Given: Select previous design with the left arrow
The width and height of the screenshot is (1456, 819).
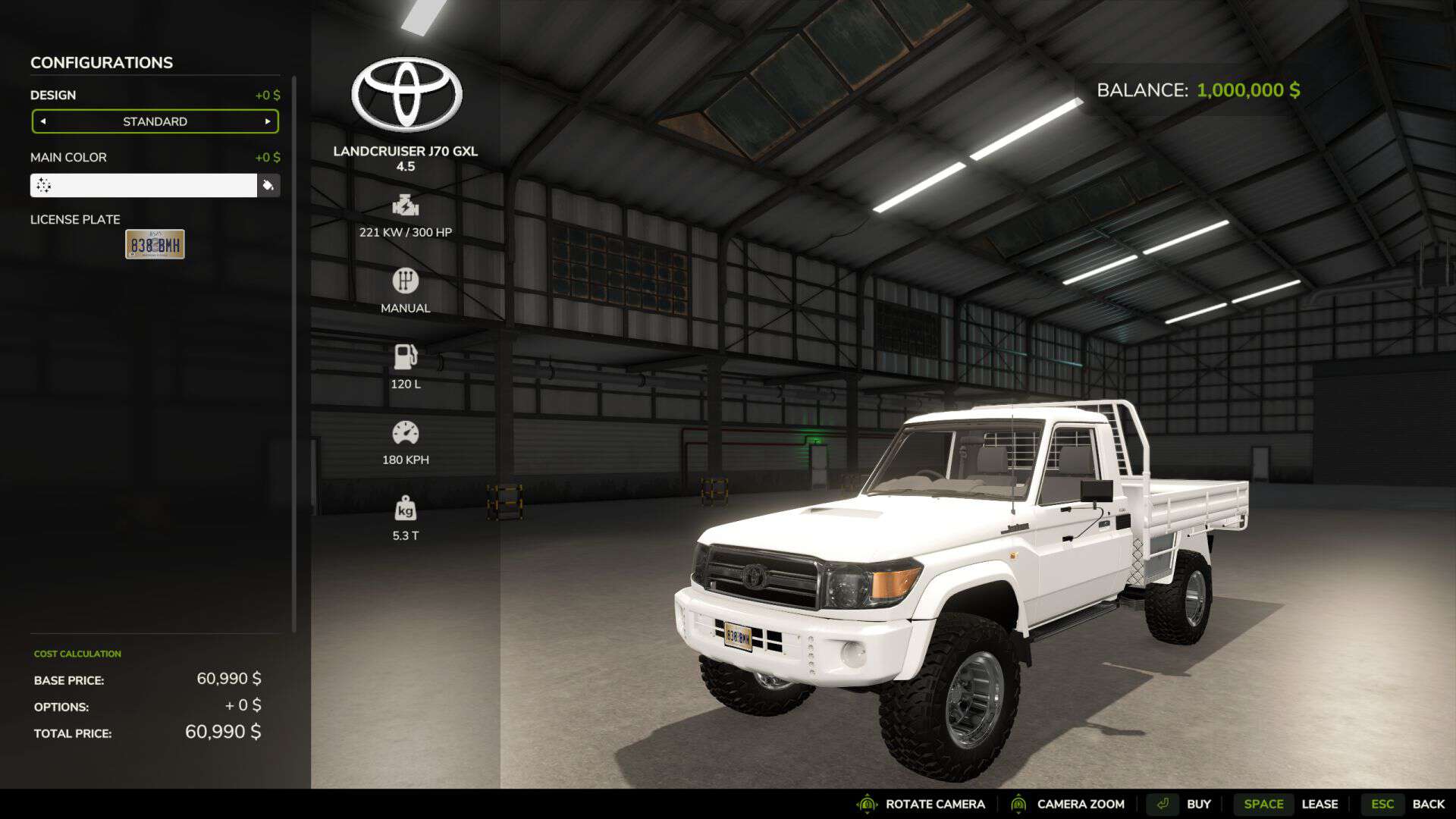Looking at the screenshot, I should 43,121.
